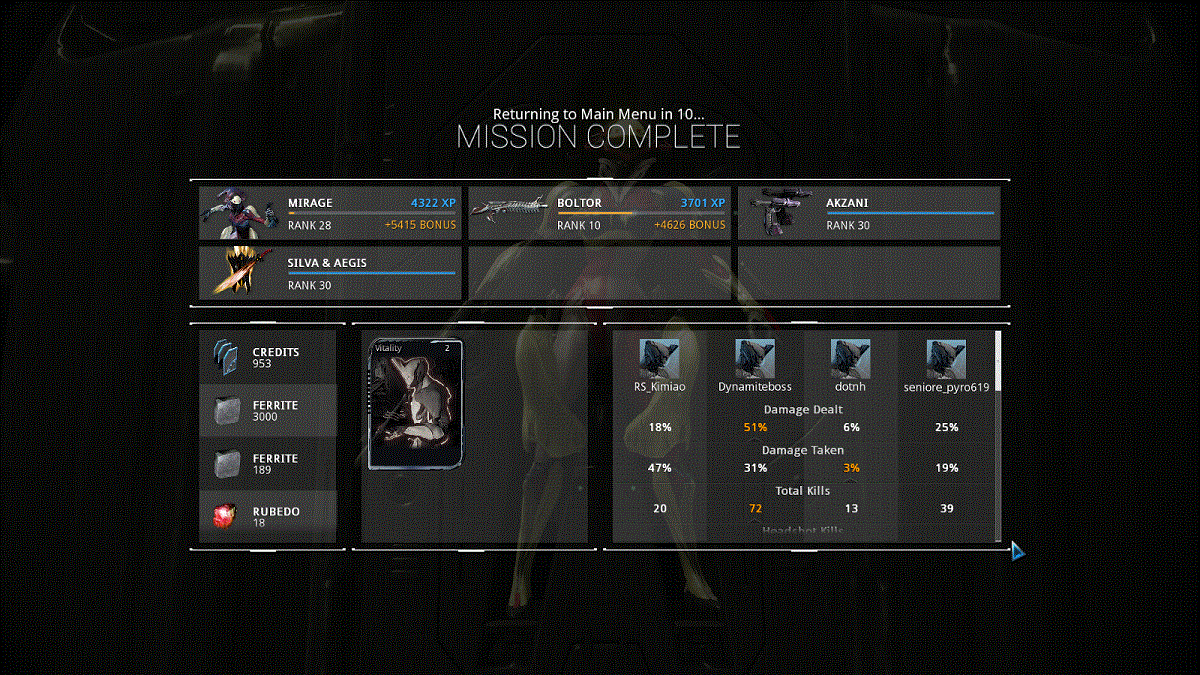Viewport: 1200px width, 675px height.
Task: Select the Rubedo 18 reward row
Action: [x=267, y=516]
